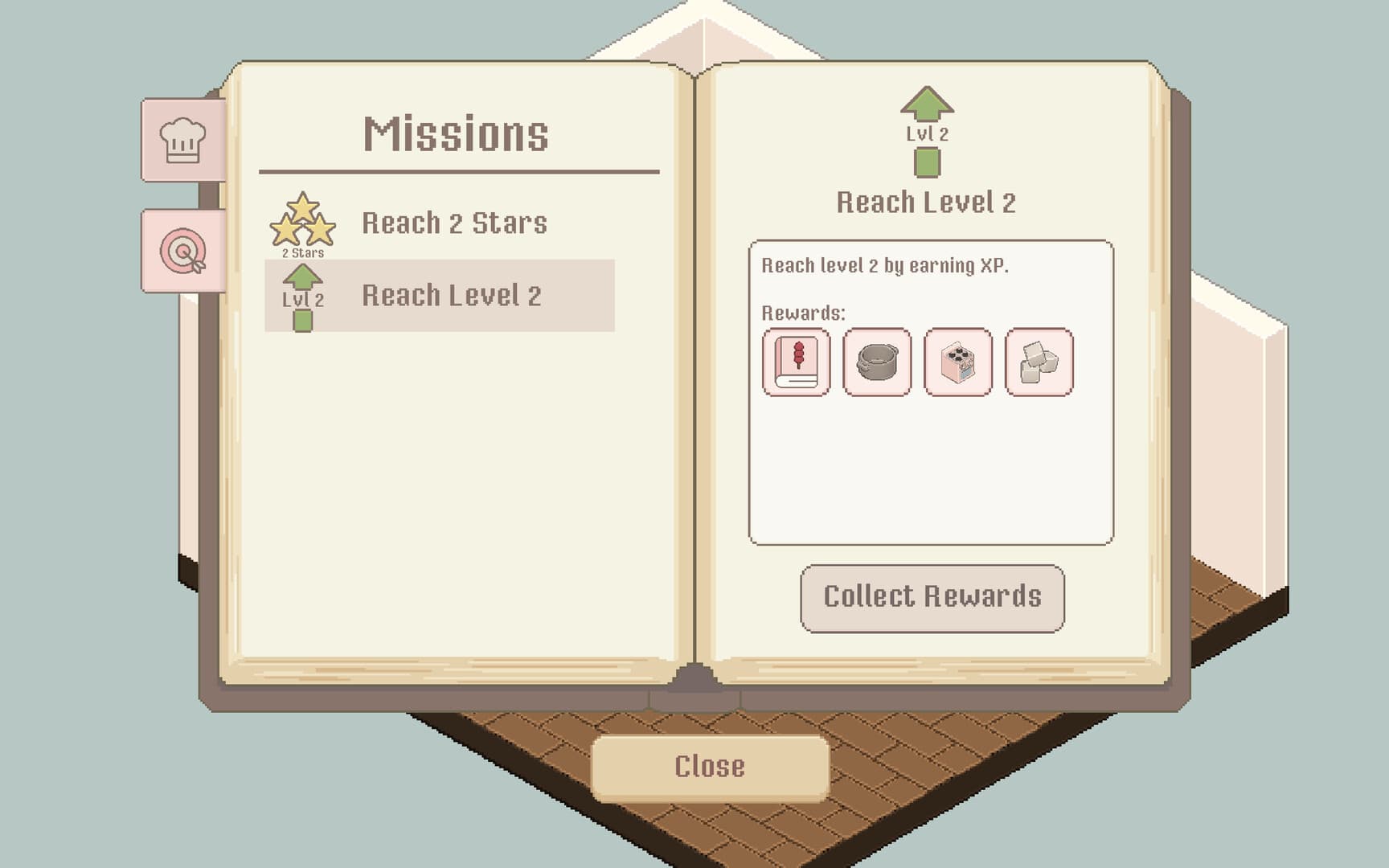Select the cooking pot reward icon
This screenshot has height=868, width=1389.
pos(876,362)
